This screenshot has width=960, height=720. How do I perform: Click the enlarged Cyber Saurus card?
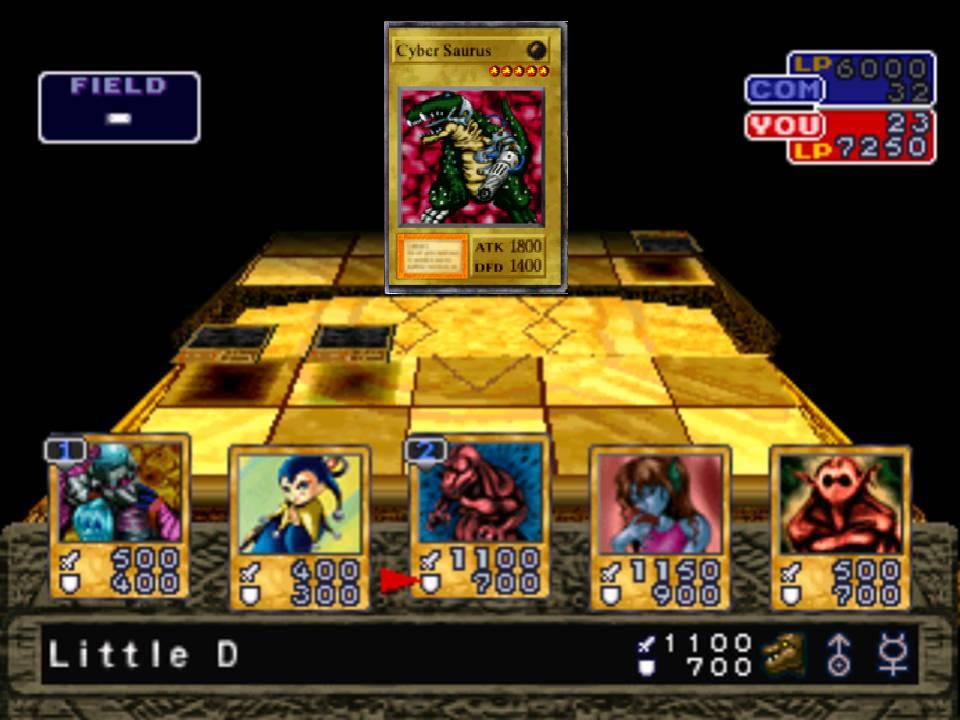tap(476, 158)
